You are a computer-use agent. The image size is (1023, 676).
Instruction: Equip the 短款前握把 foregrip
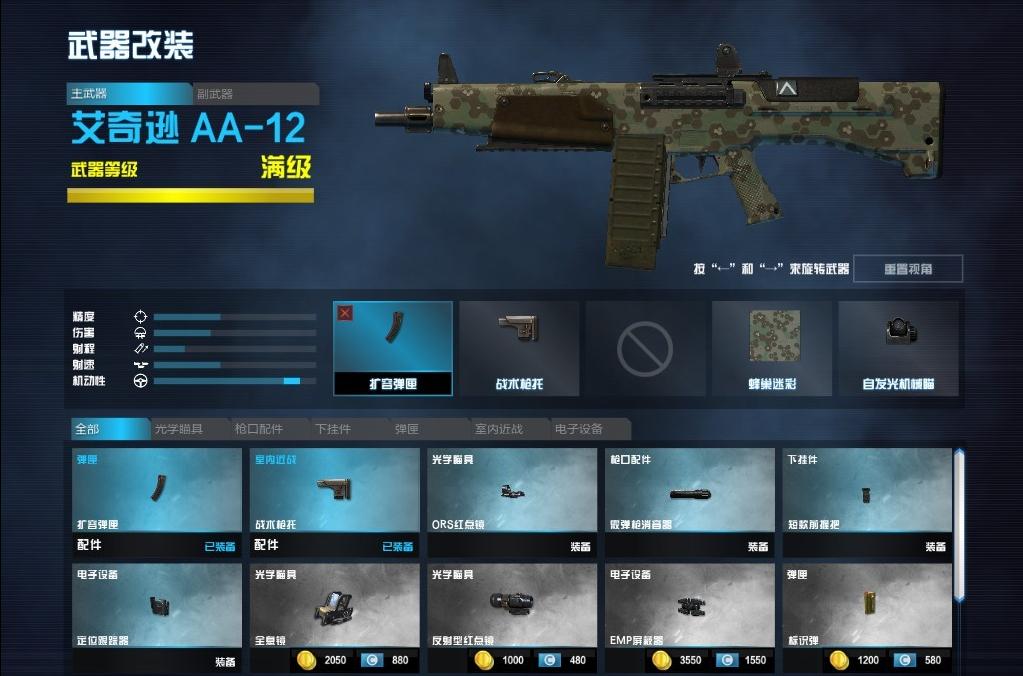935,547
